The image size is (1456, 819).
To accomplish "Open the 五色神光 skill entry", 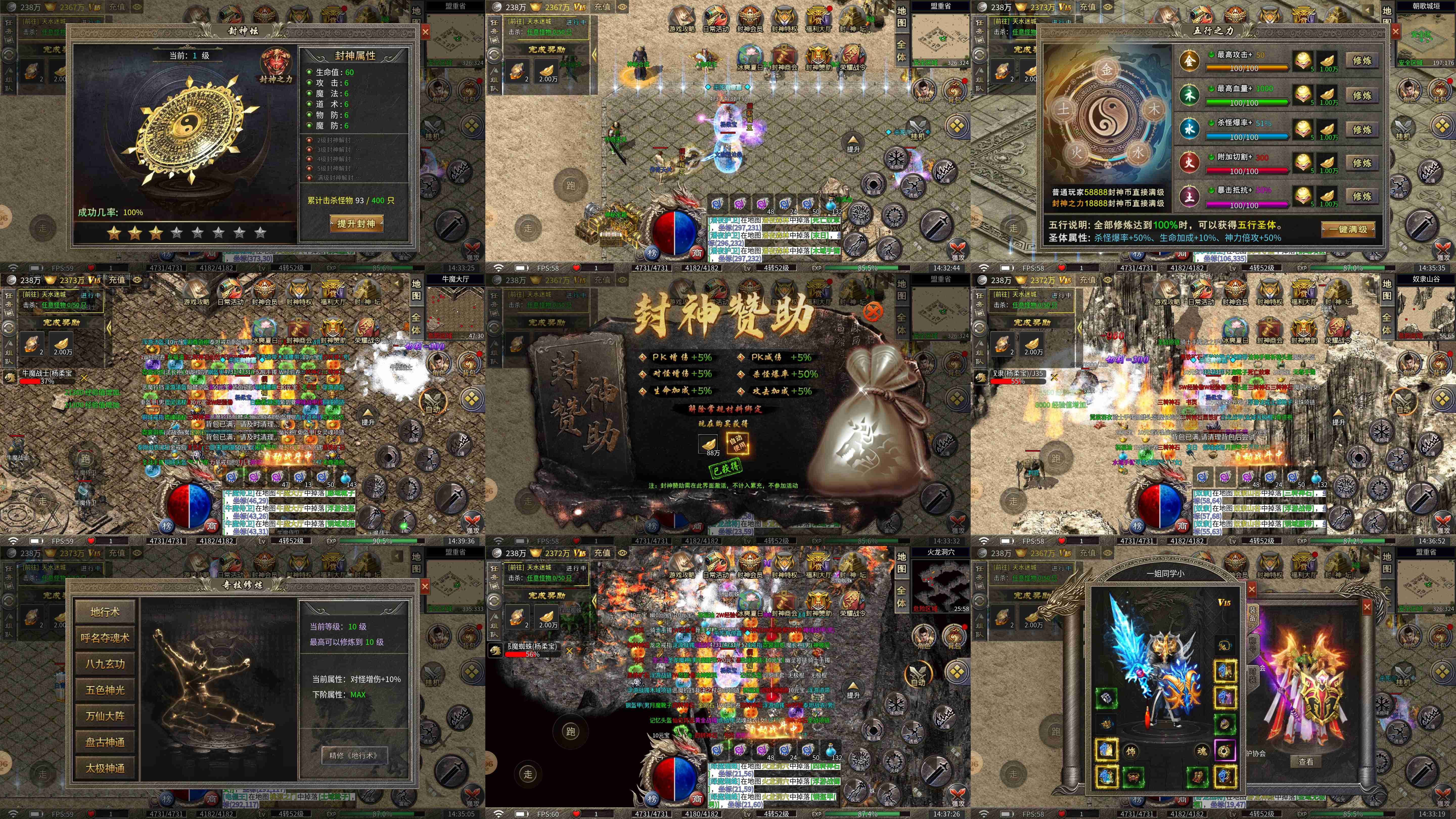I will point(105,690).
